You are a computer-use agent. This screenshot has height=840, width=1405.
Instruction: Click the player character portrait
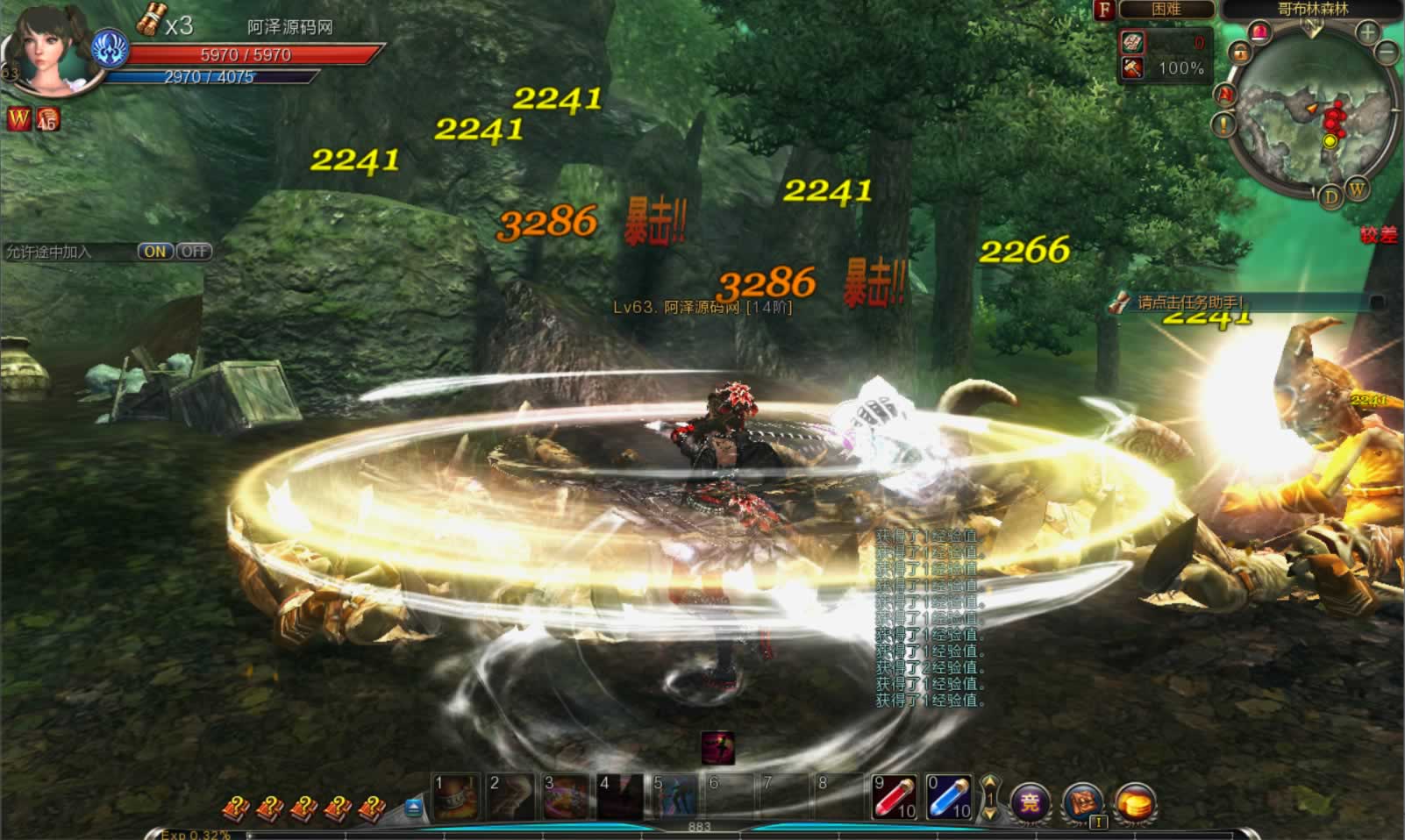(50, 48)
